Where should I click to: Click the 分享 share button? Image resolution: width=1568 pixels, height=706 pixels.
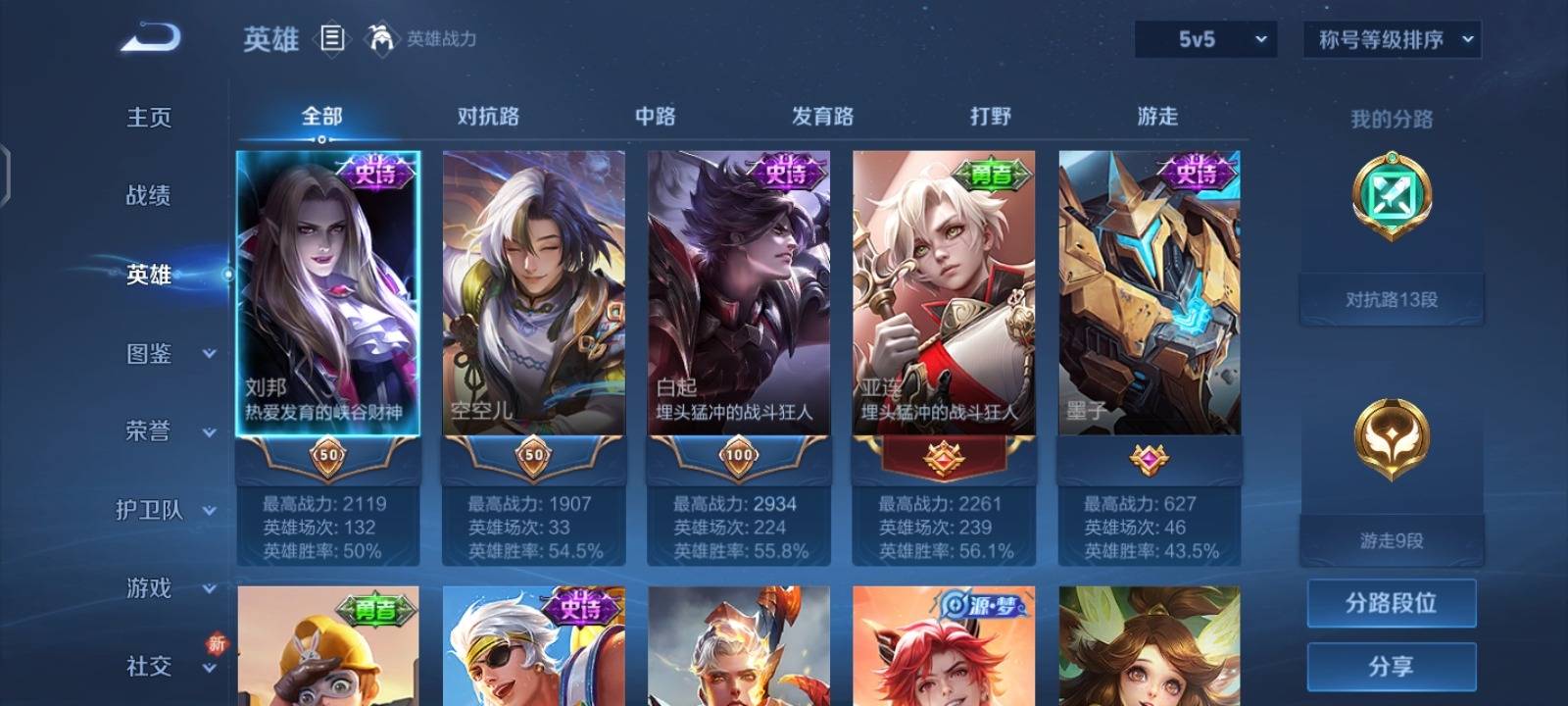click(x=1392, y=666)
